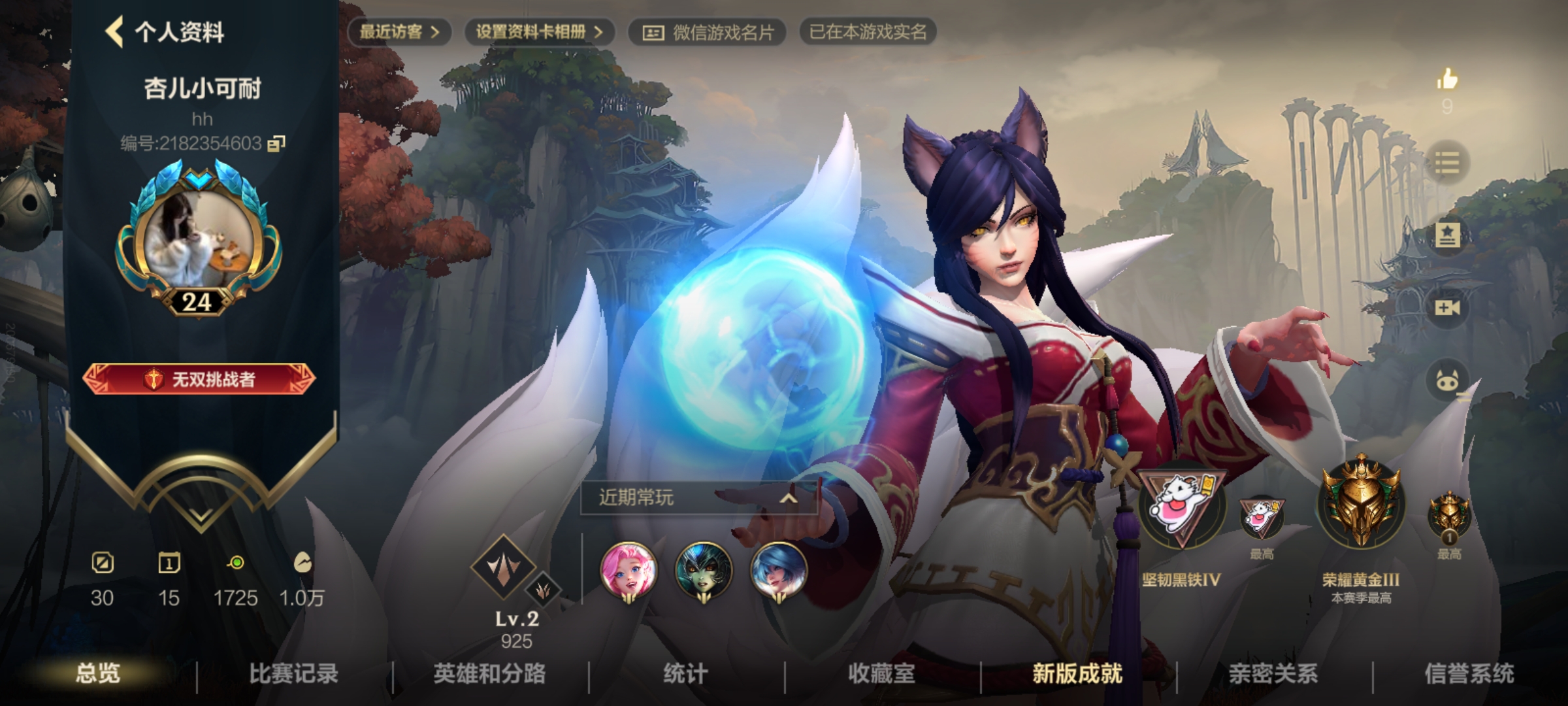Copy the player ID number
1568x706 pixels.
277,143
